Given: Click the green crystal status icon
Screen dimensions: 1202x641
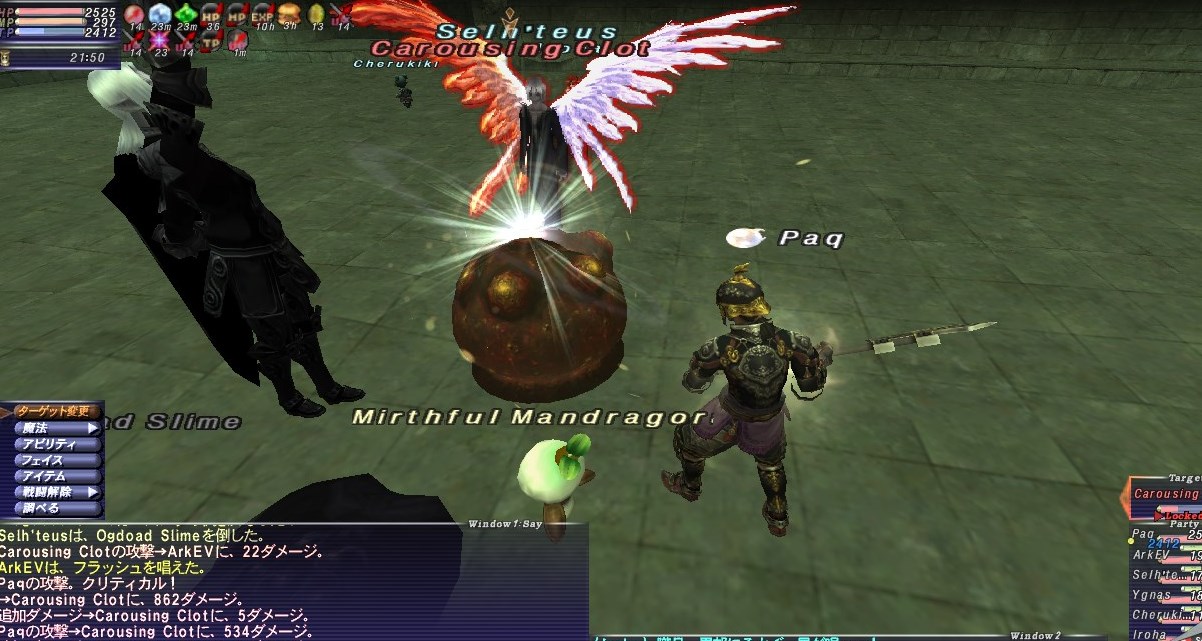Looking at the screenshot, I should tap(185, 14).
